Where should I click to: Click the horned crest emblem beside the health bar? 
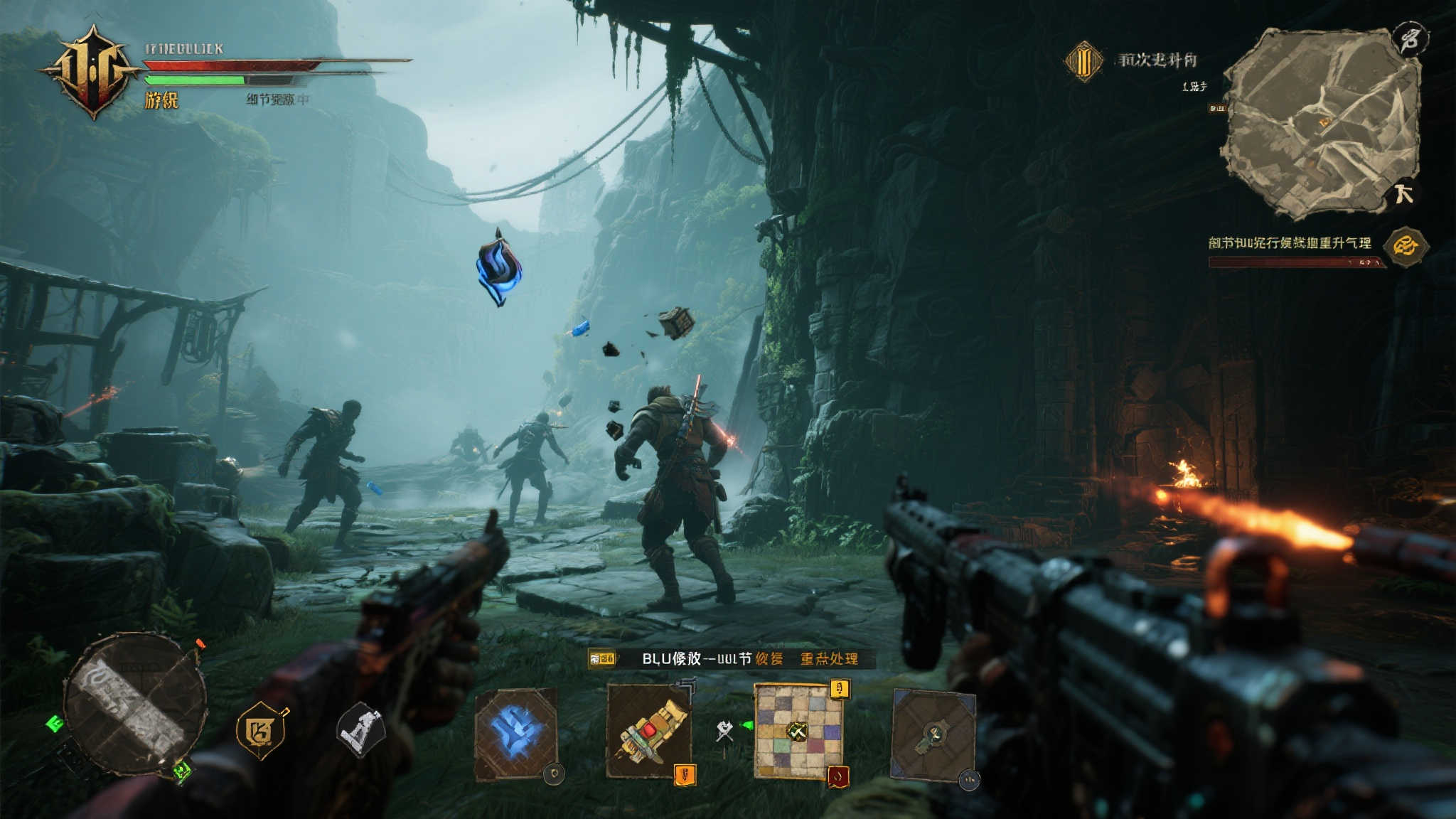[x=91, y=71]
